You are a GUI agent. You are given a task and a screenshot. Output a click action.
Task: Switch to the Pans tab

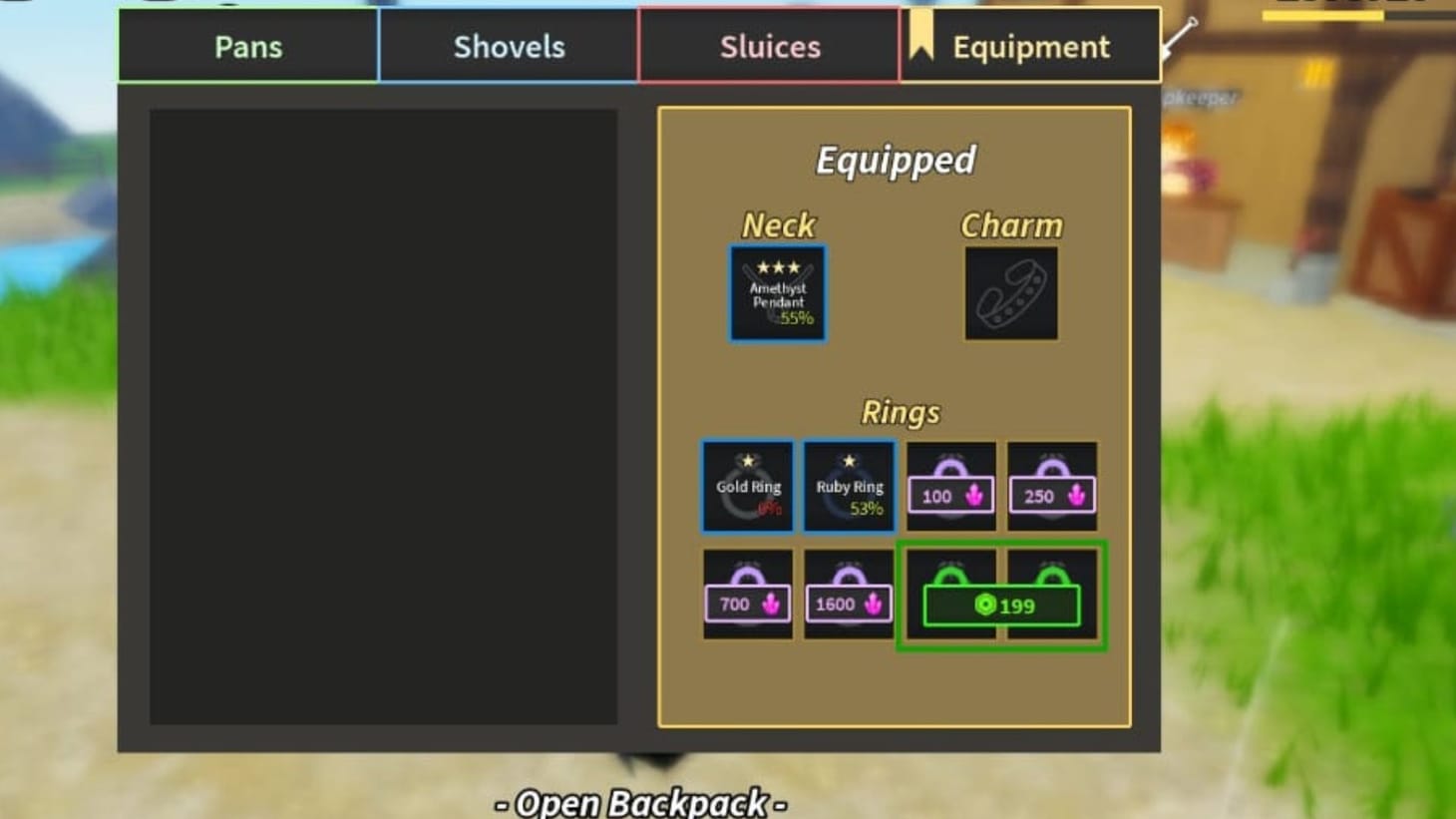[x=246, y=46]
